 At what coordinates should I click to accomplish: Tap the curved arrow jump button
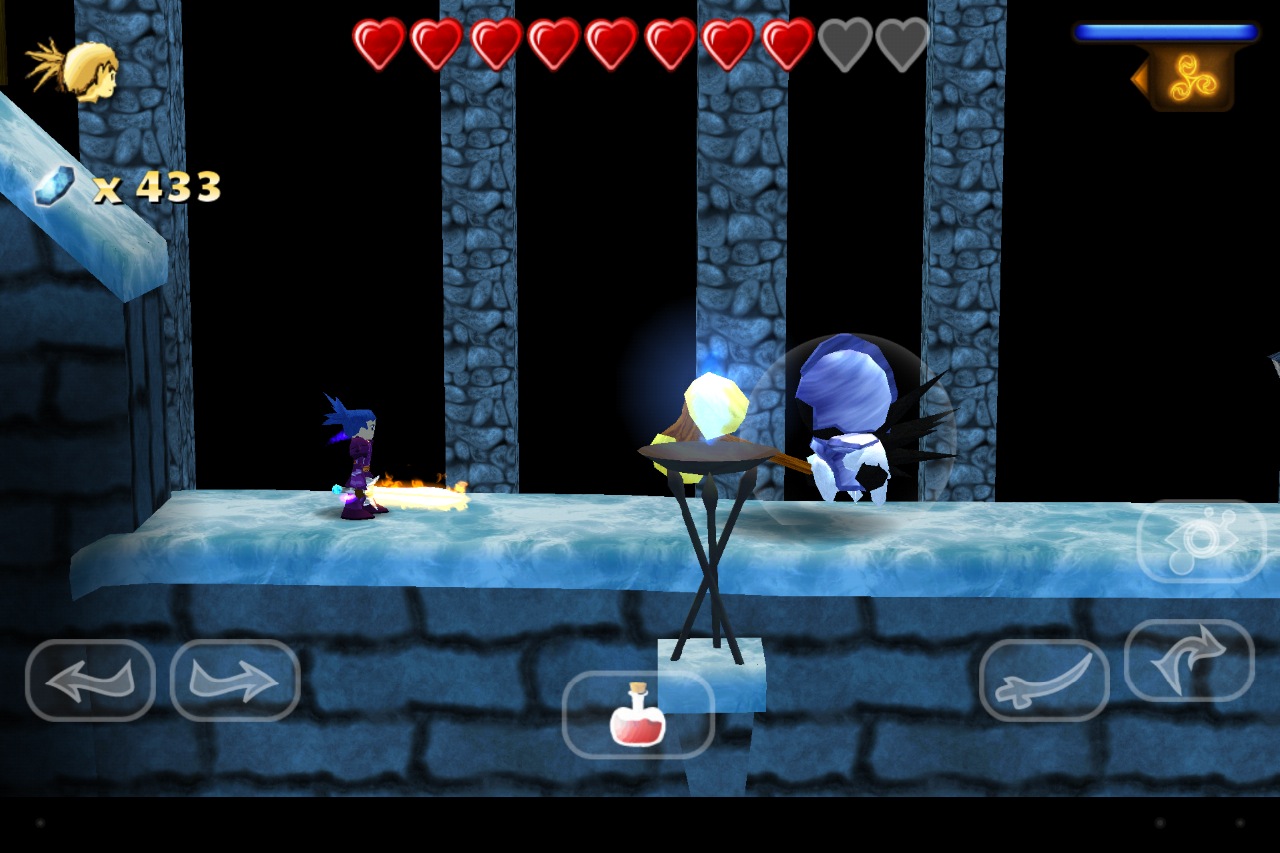(x=1189, y=660)
